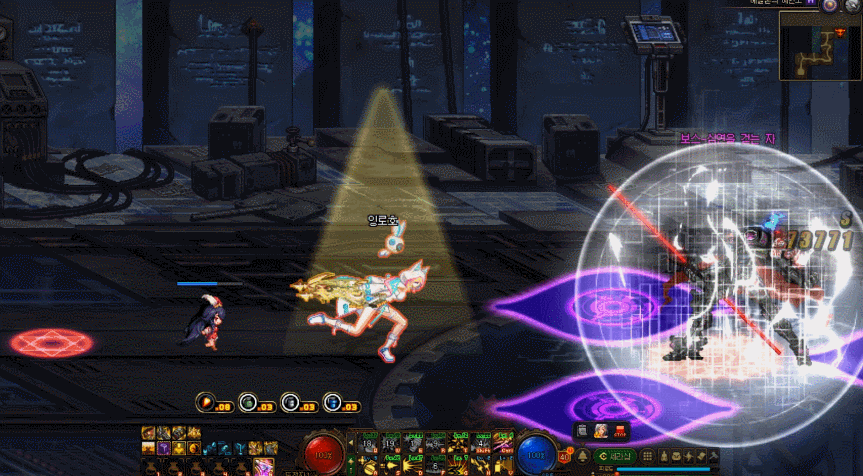This screenshot has height=476, width=863.
Task: Open the skills menu icon
Action: (688, 456)
